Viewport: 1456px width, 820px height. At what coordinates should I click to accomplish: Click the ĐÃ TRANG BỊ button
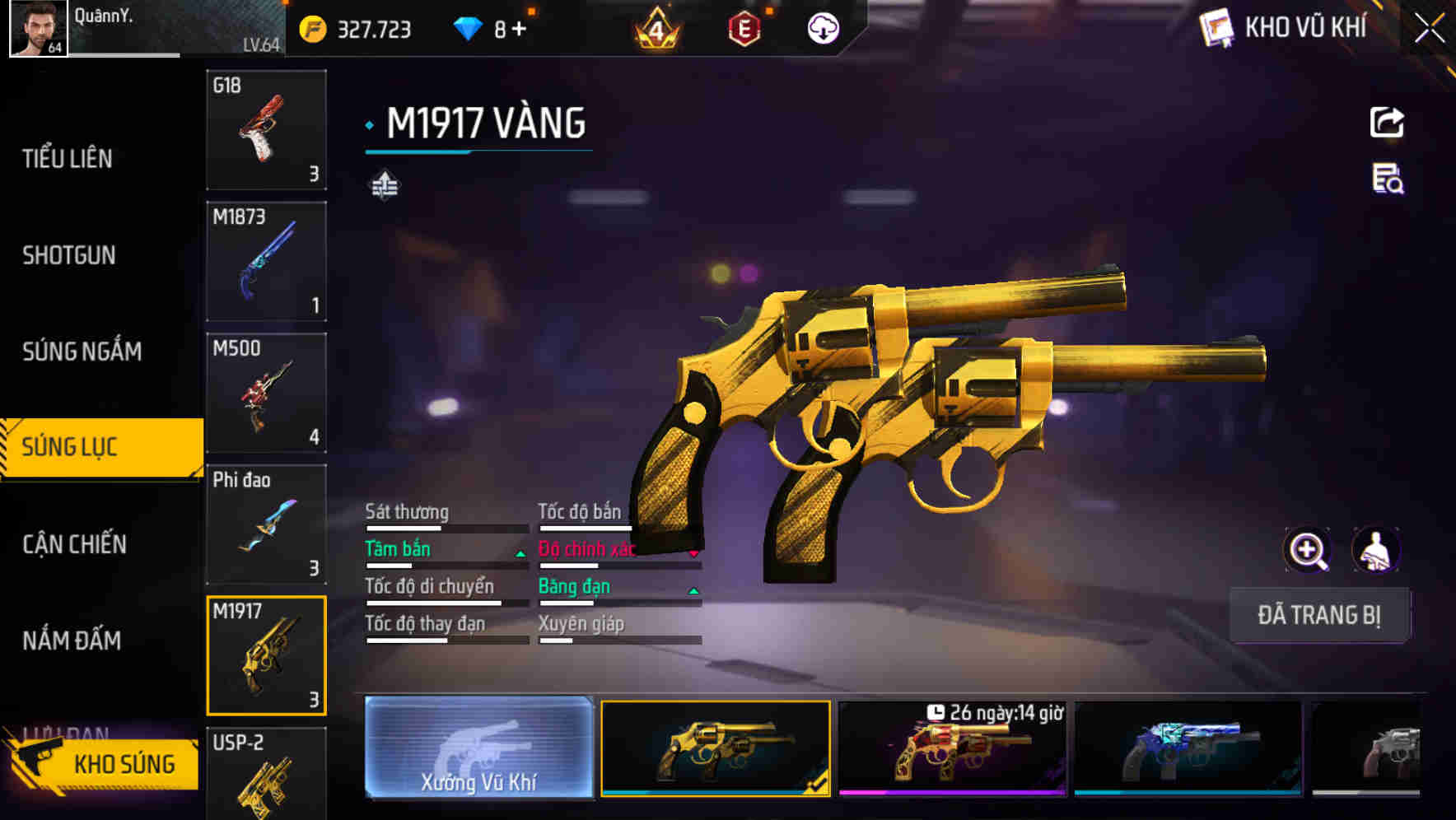coord(1318,615)
